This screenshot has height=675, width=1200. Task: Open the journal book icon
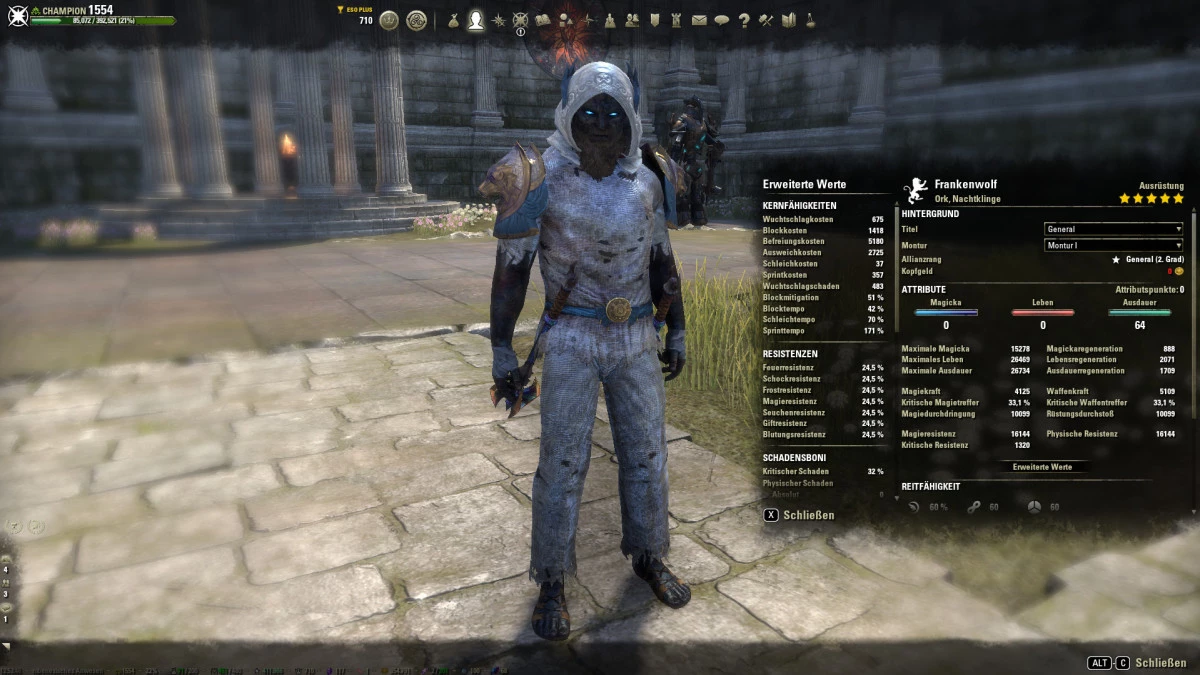point(543,20)
